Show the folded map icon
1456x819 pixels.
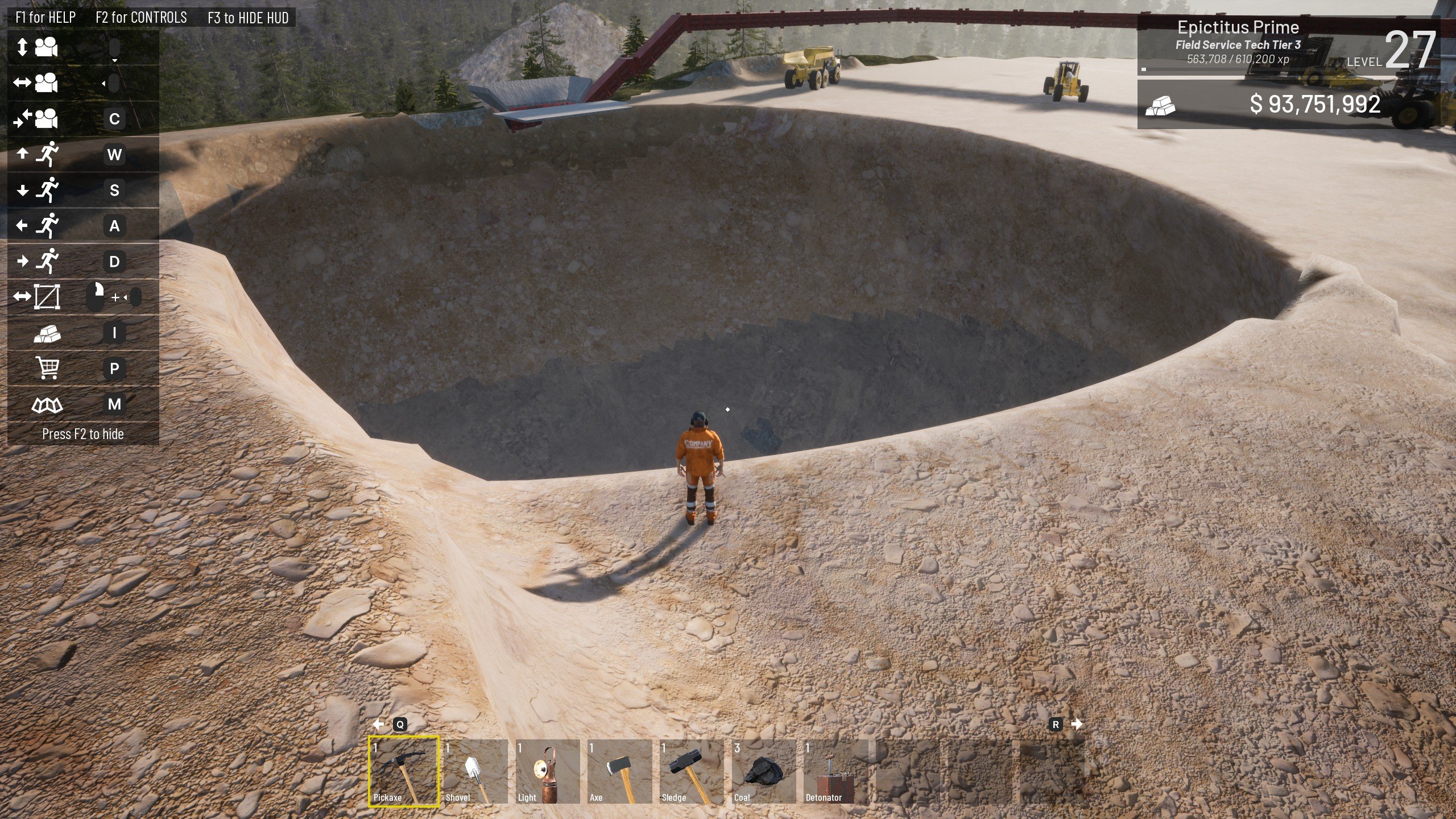[x=47, y=404]
